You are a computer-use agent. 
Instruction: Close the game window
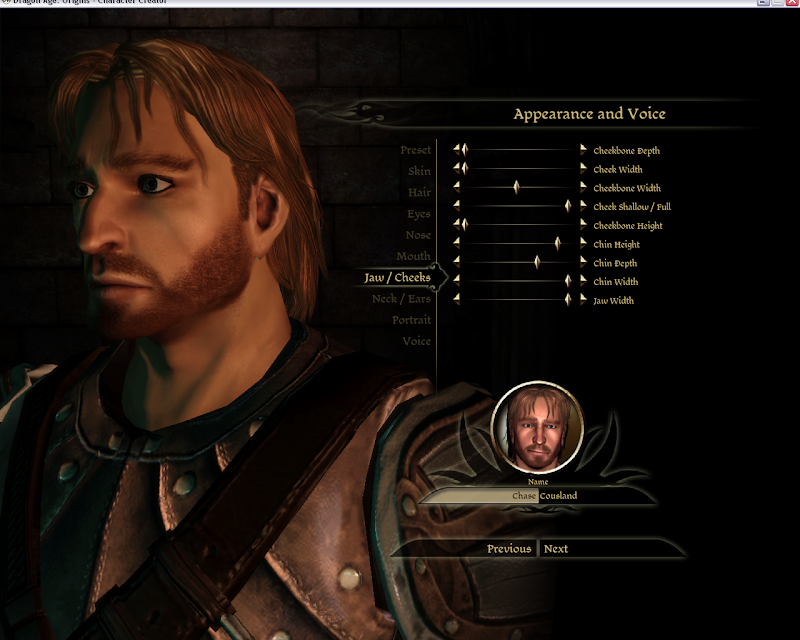pos(790,4)
